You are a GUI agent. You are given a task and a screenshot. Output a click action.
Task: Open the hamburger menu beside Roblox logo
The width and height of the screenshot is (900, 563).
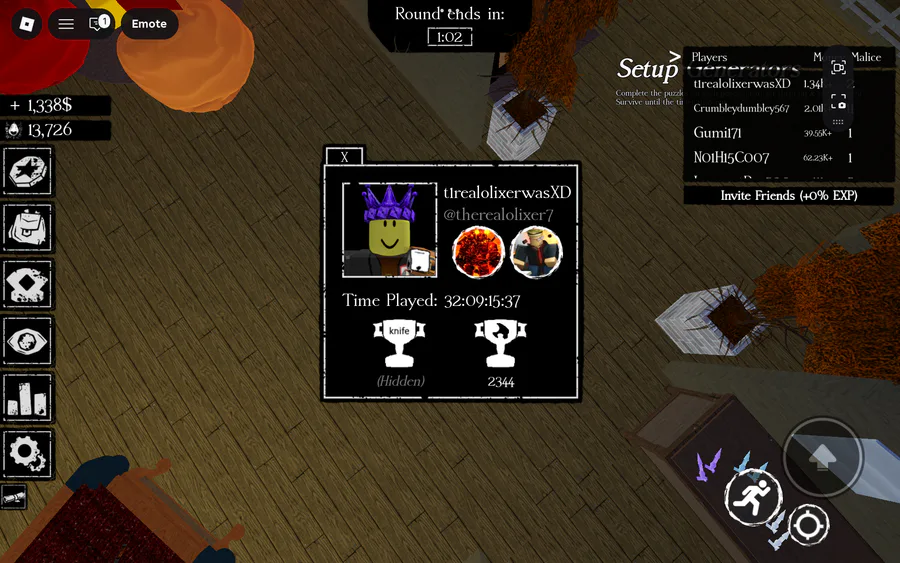66,24
